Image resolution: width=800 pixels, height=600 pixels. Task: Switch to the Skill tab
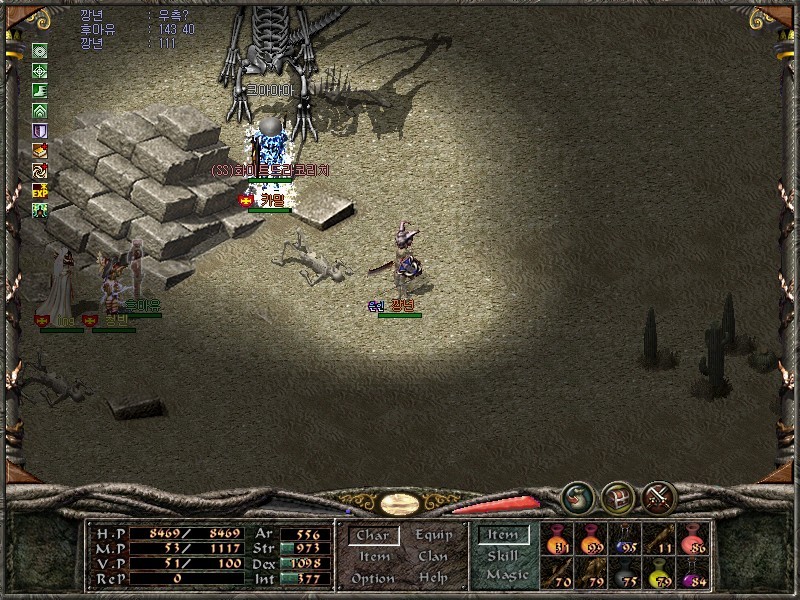(x=503, y=555)
